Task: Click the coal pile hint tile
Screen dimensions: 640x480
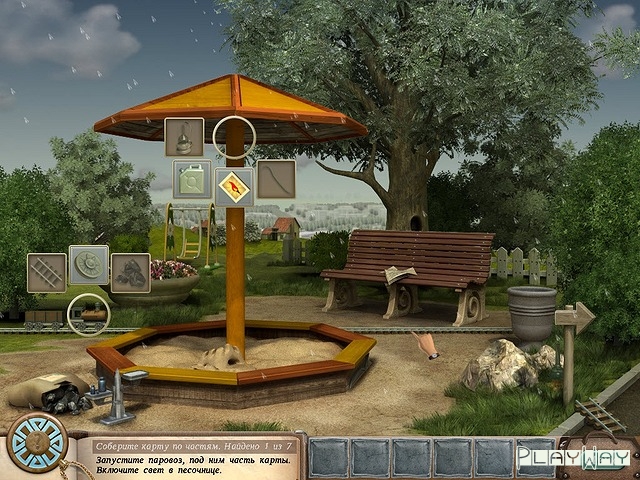Action: point(130,272)
